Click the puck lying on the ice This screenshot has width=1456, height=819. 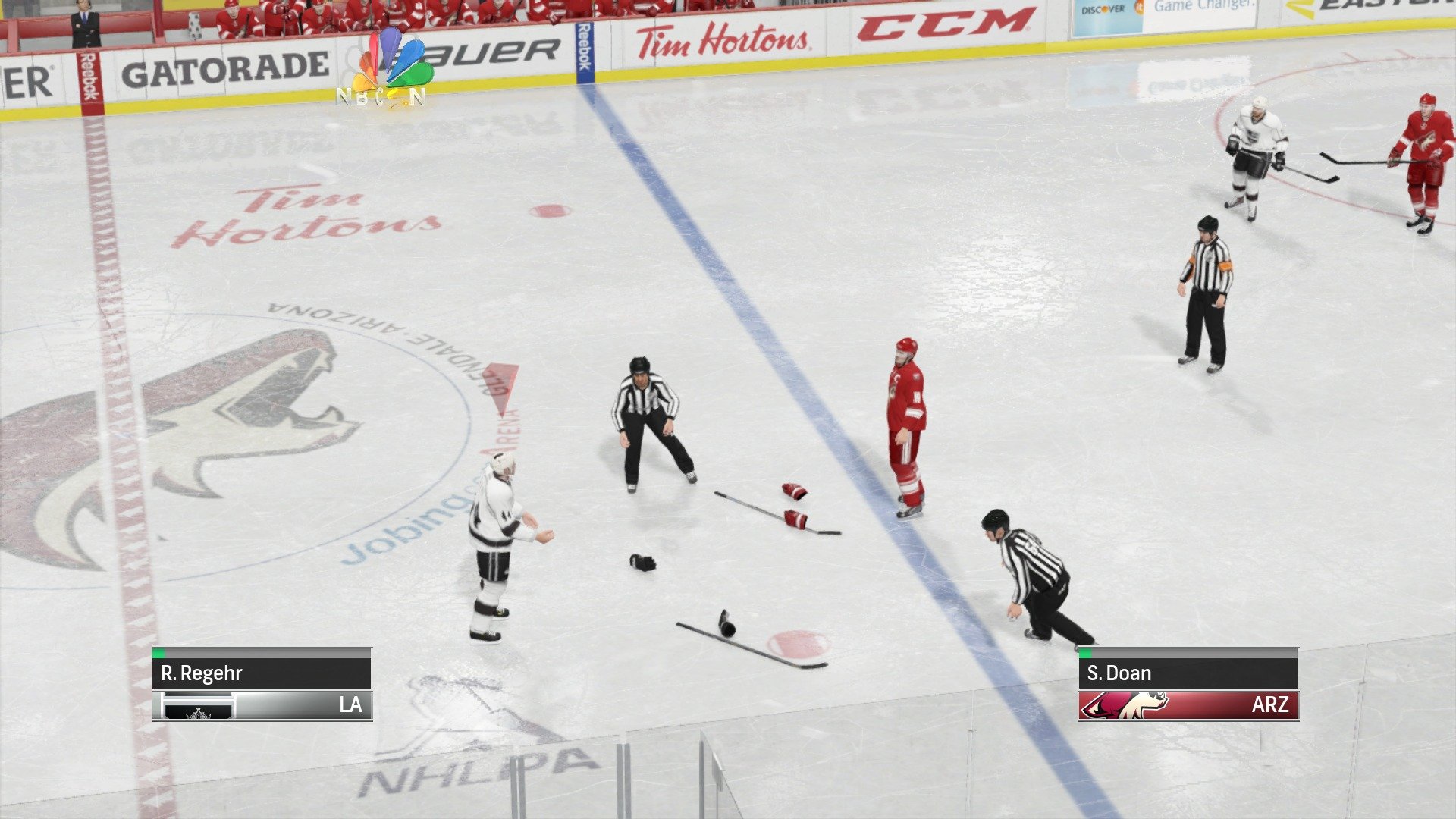726,629
